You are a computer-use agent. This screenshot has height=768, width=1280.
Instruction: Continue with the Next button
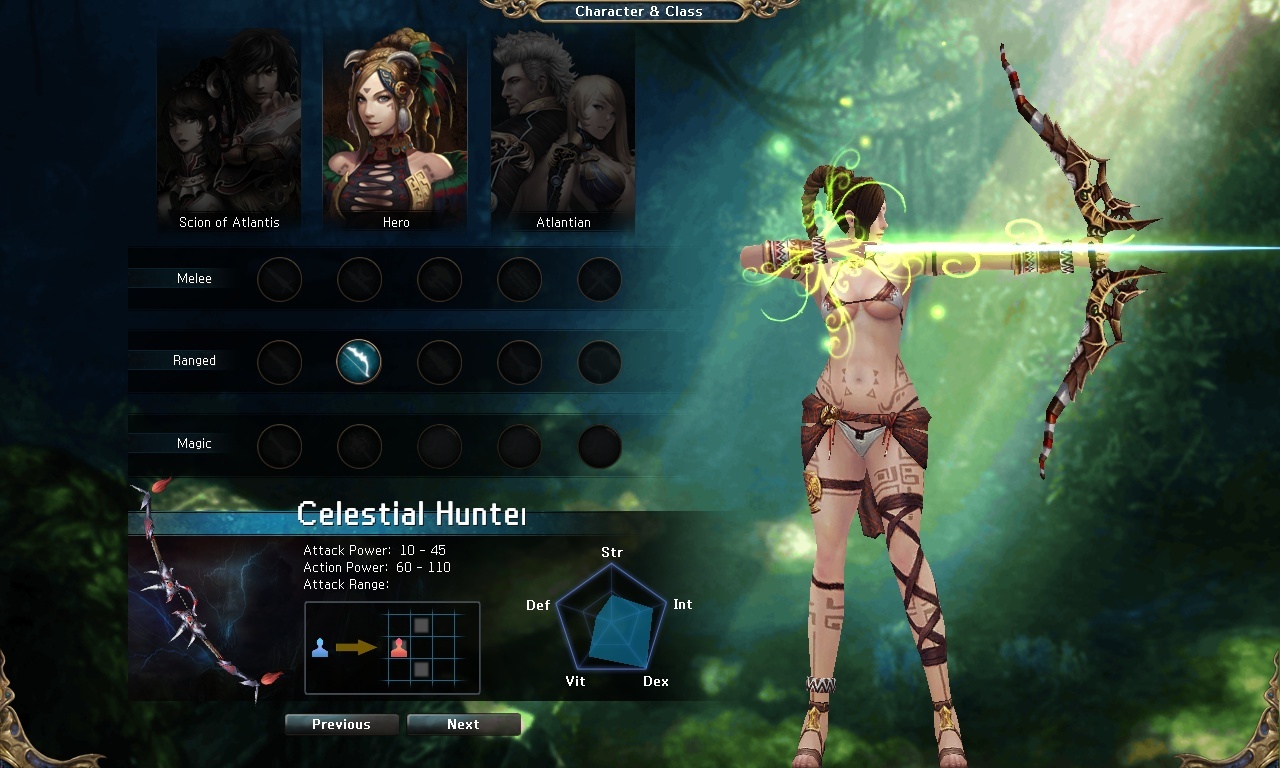pyautogui.click(x=463, y=724)
